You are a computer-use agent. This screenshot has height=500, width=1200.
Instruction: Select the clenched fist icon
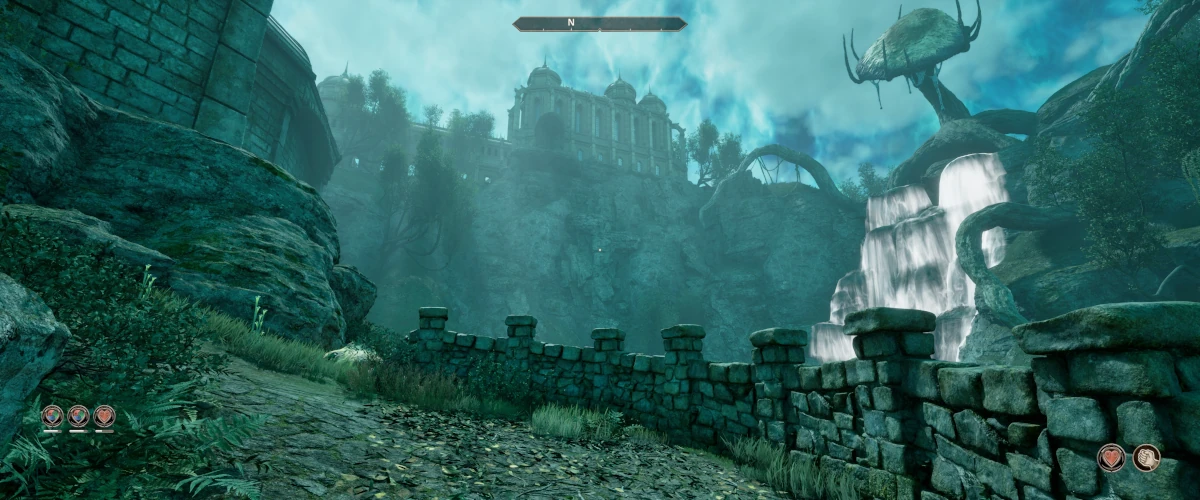point(1147,458)
